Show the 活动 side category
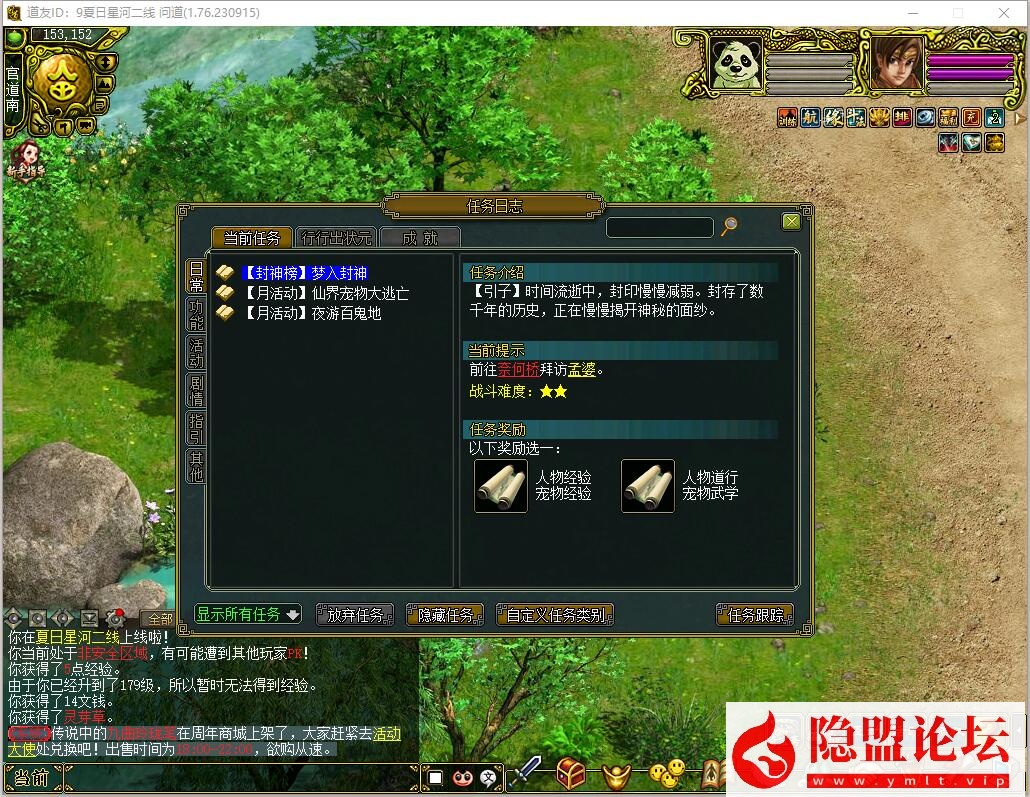 [196, 352]
